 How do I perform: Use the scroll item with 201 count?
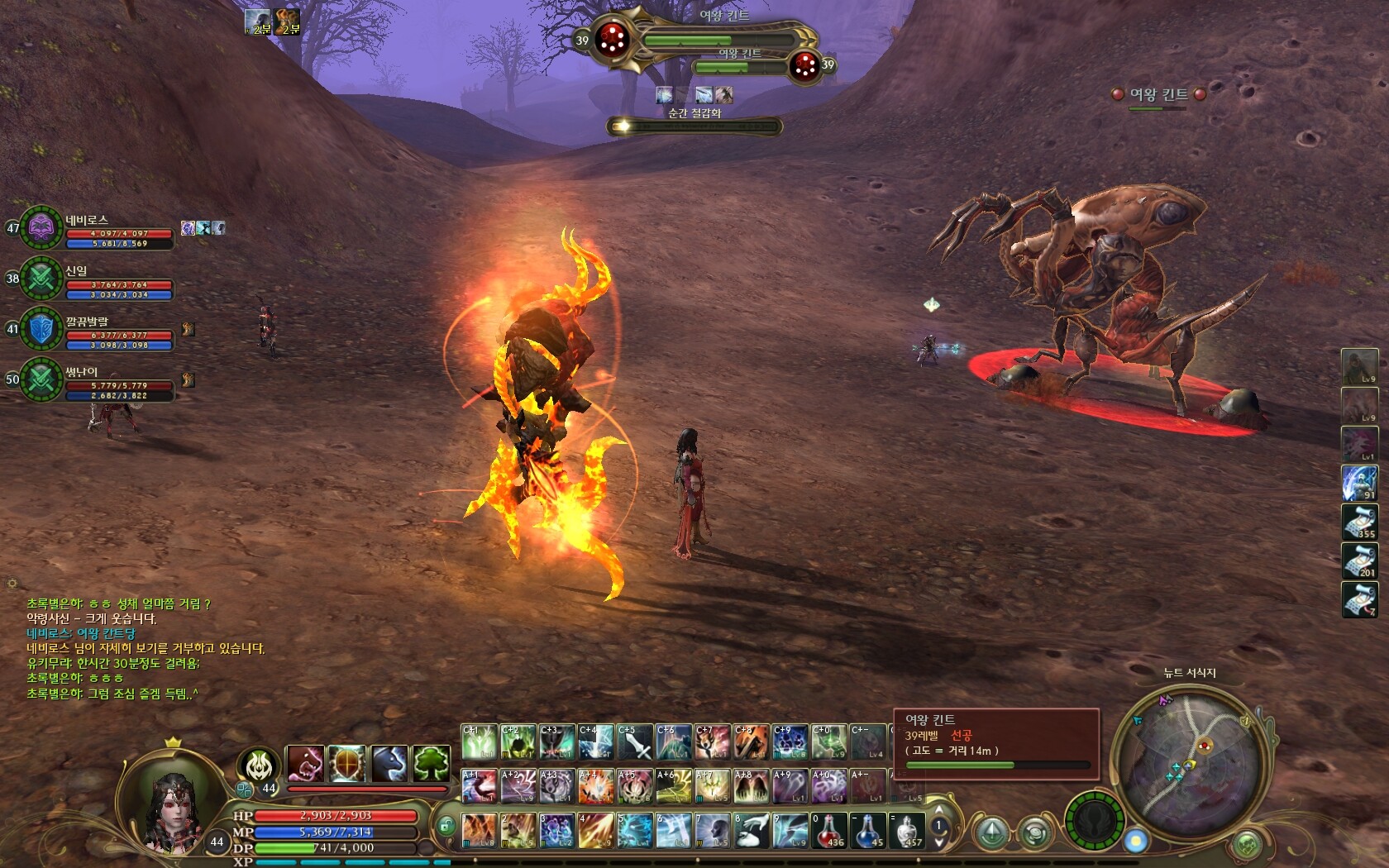tap(1358, 560)
